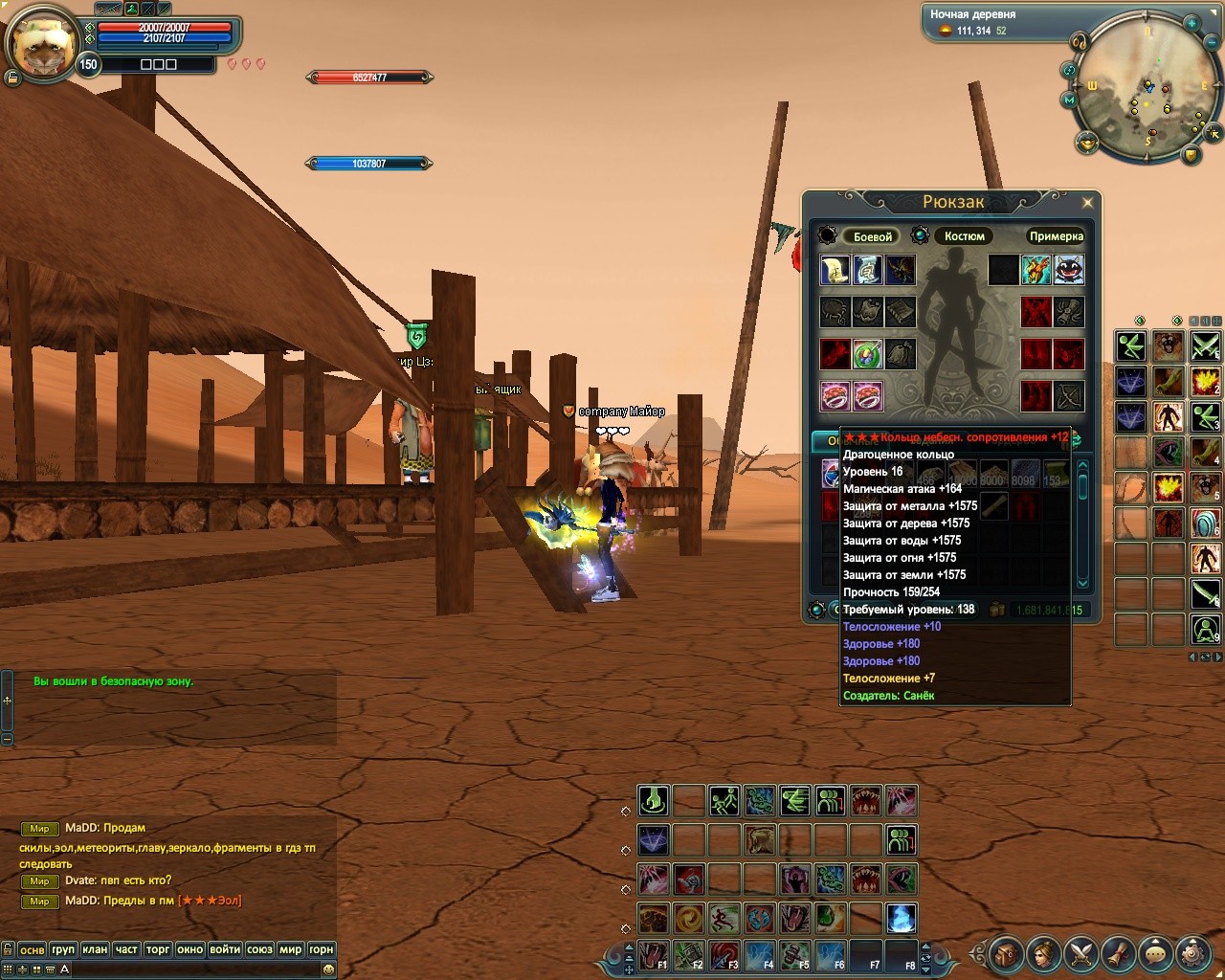Open the Примерка fitting button
Image resolution: width=1225 pixels, height=980 pixels.
tap(1056, 236)
